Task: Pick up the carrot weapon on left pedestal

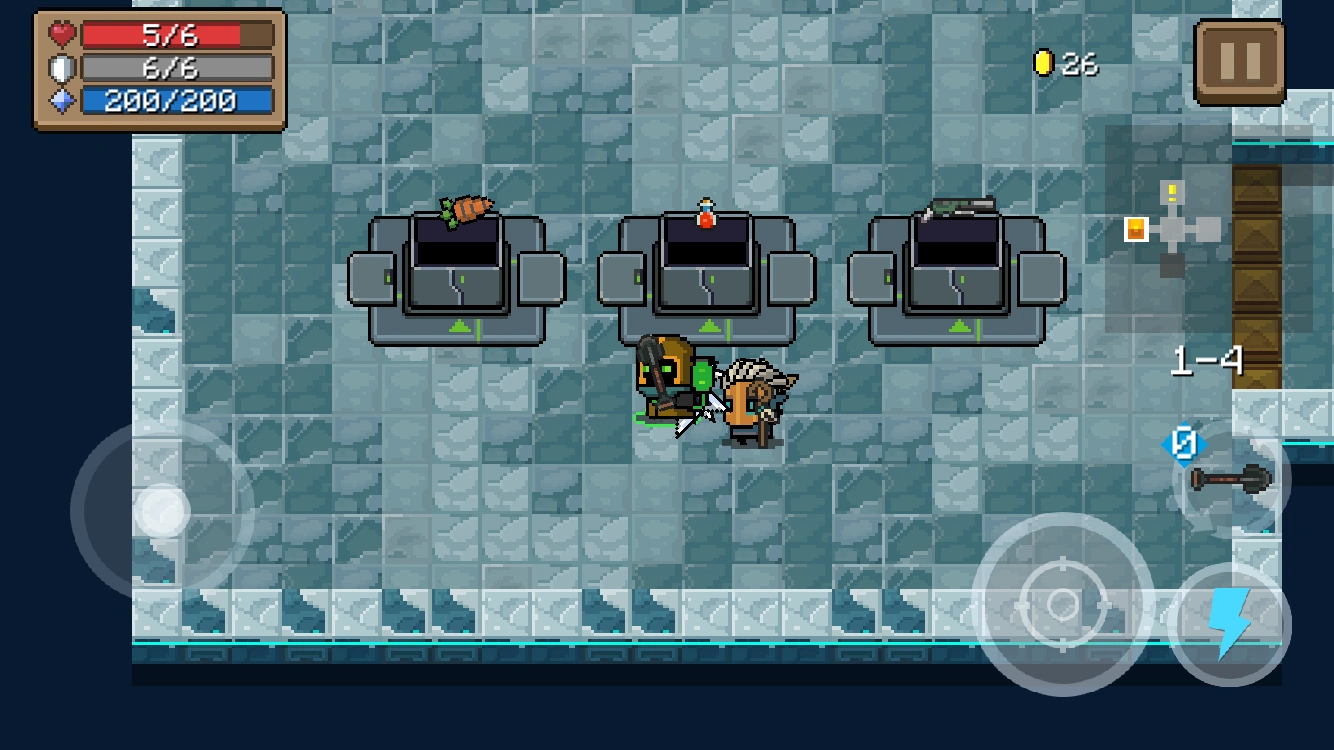Action: pyautogui.click(x=465, y=207)
